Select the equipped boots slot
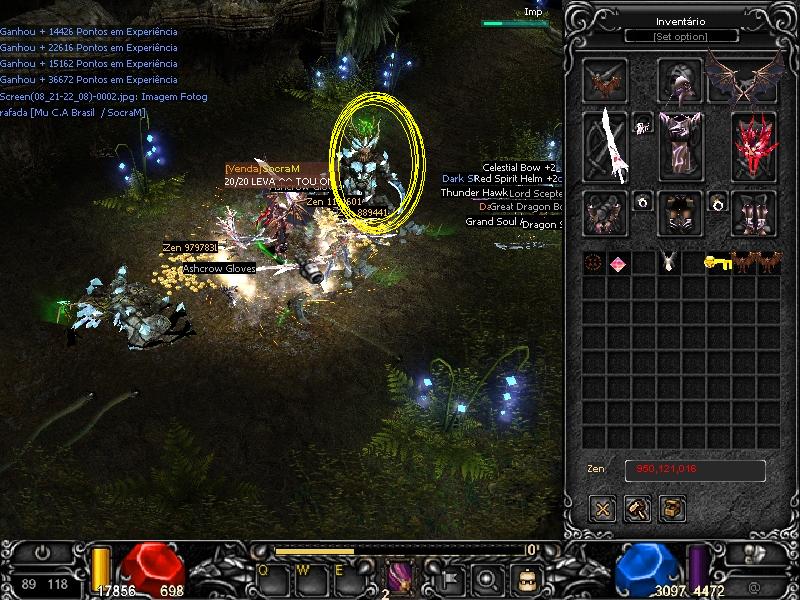The image size is (800, 600). (754, 213)
